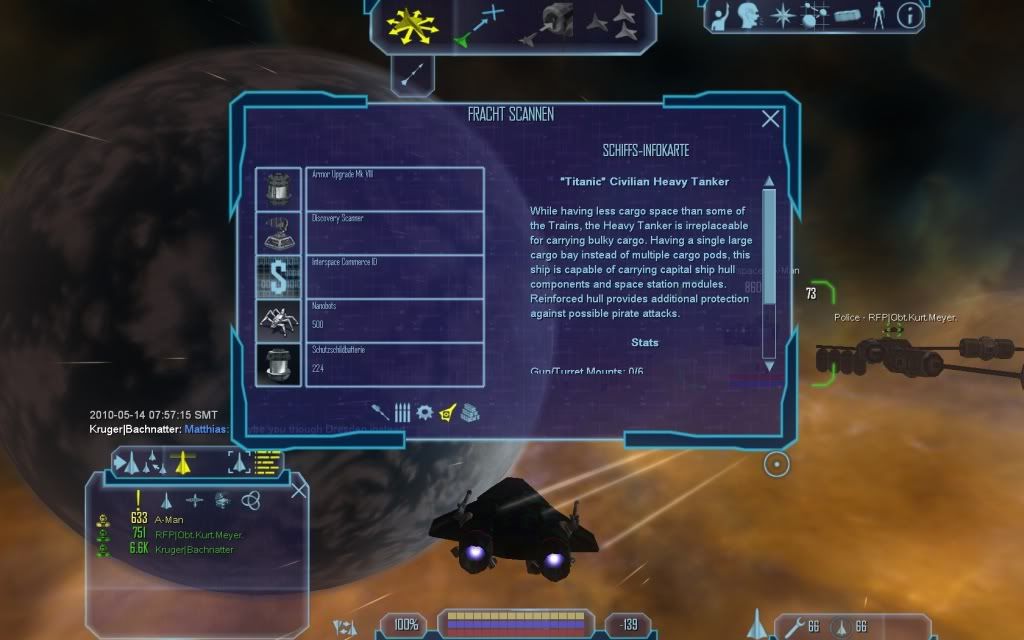Activate the yellow free flight maneuver icon
Image resolution: width=1024 pixels, height=640 pixels.
click(x=413, y=25)
